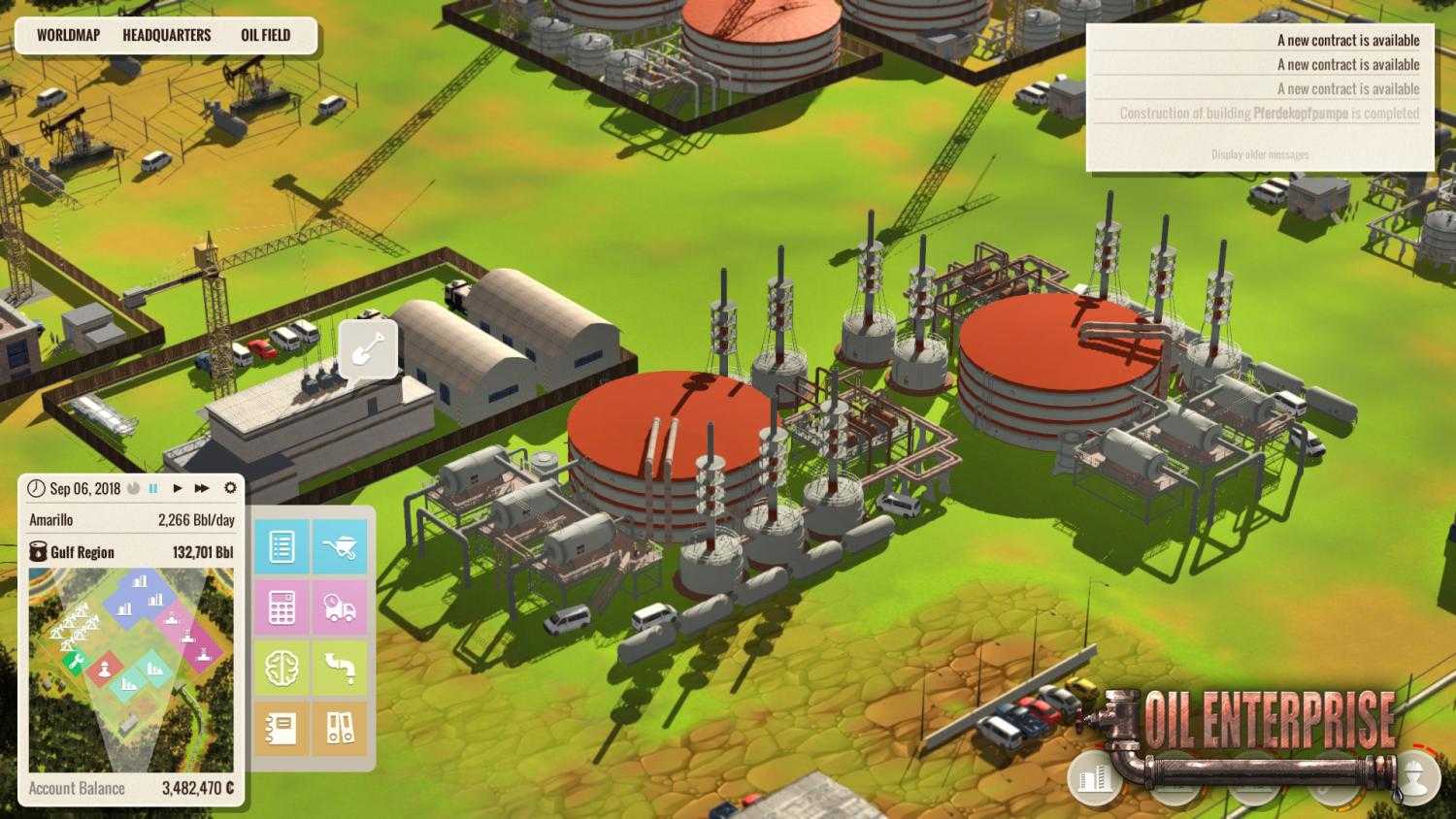Click the shovel icon above the warehouse
The height and width of the screenshot is (819, 1456).
point(367,348)
